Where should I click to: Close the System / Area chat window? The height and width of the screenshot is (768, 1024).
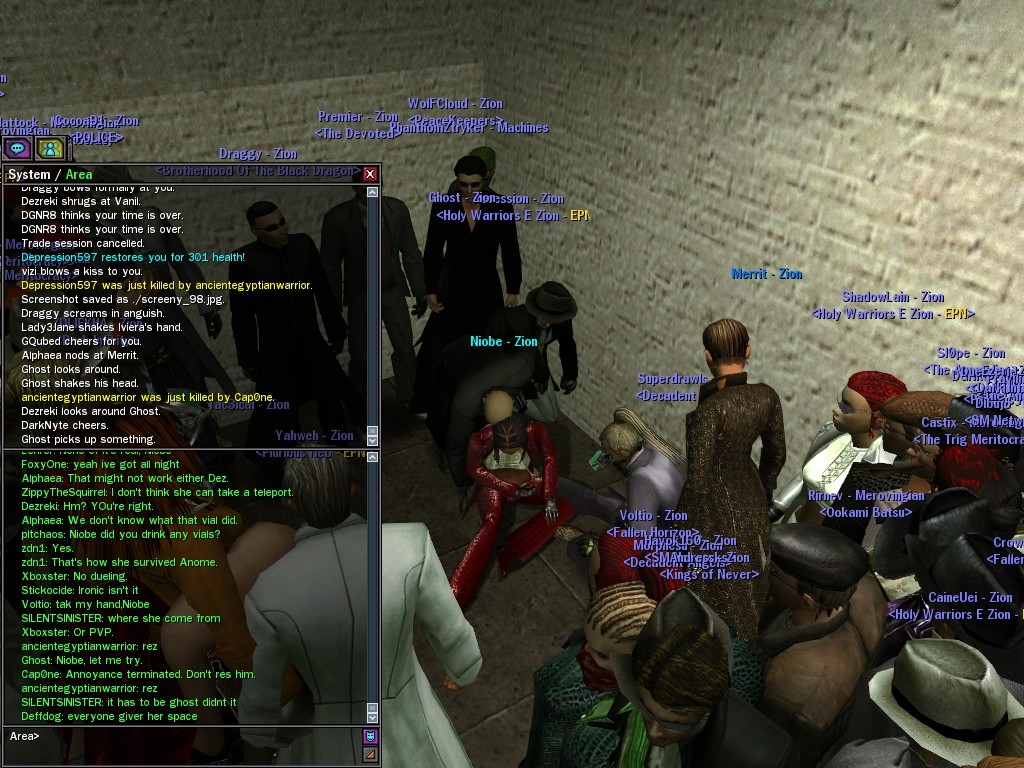click(370, 174)
